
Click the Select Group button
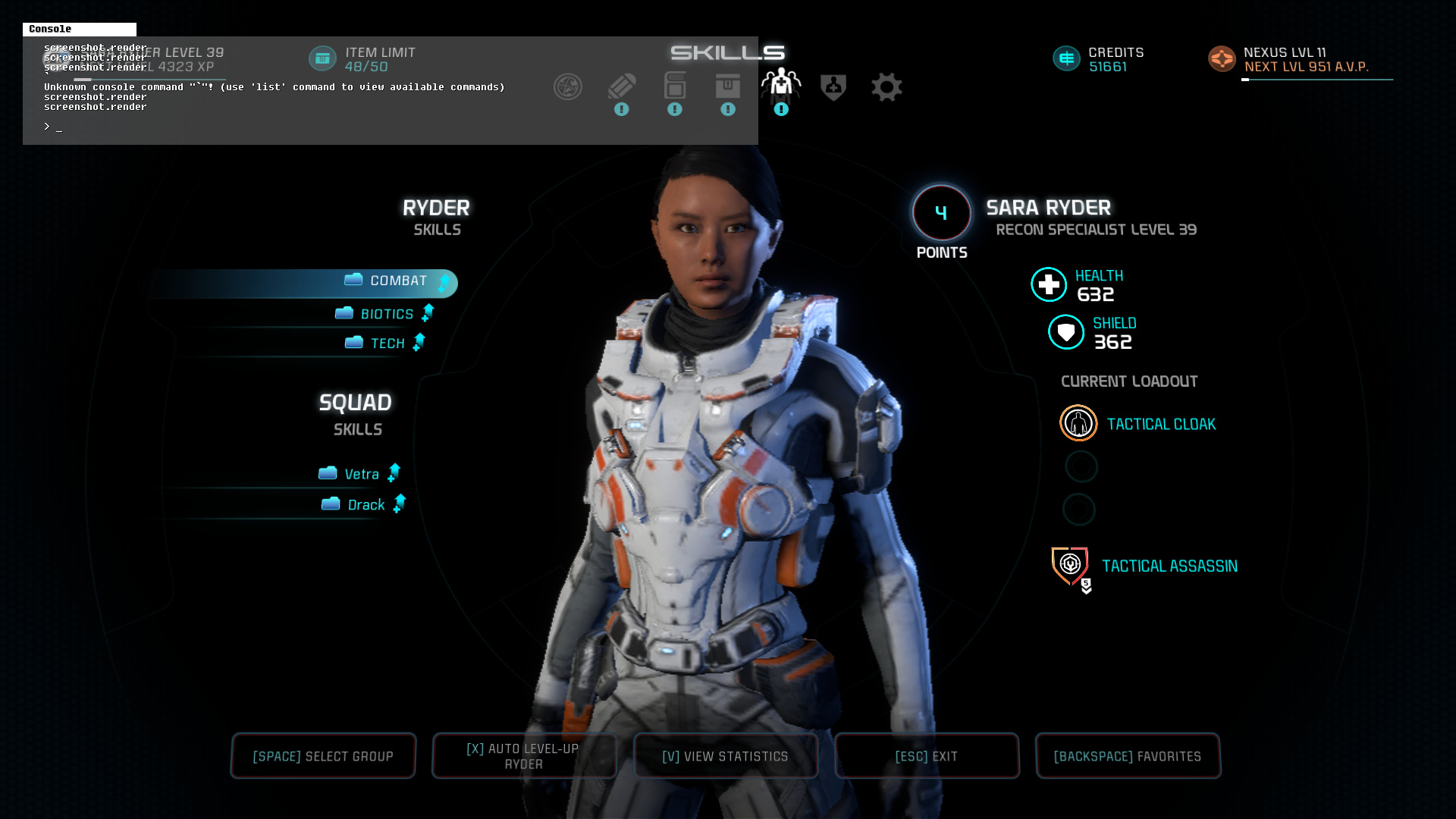coord(323,756)
